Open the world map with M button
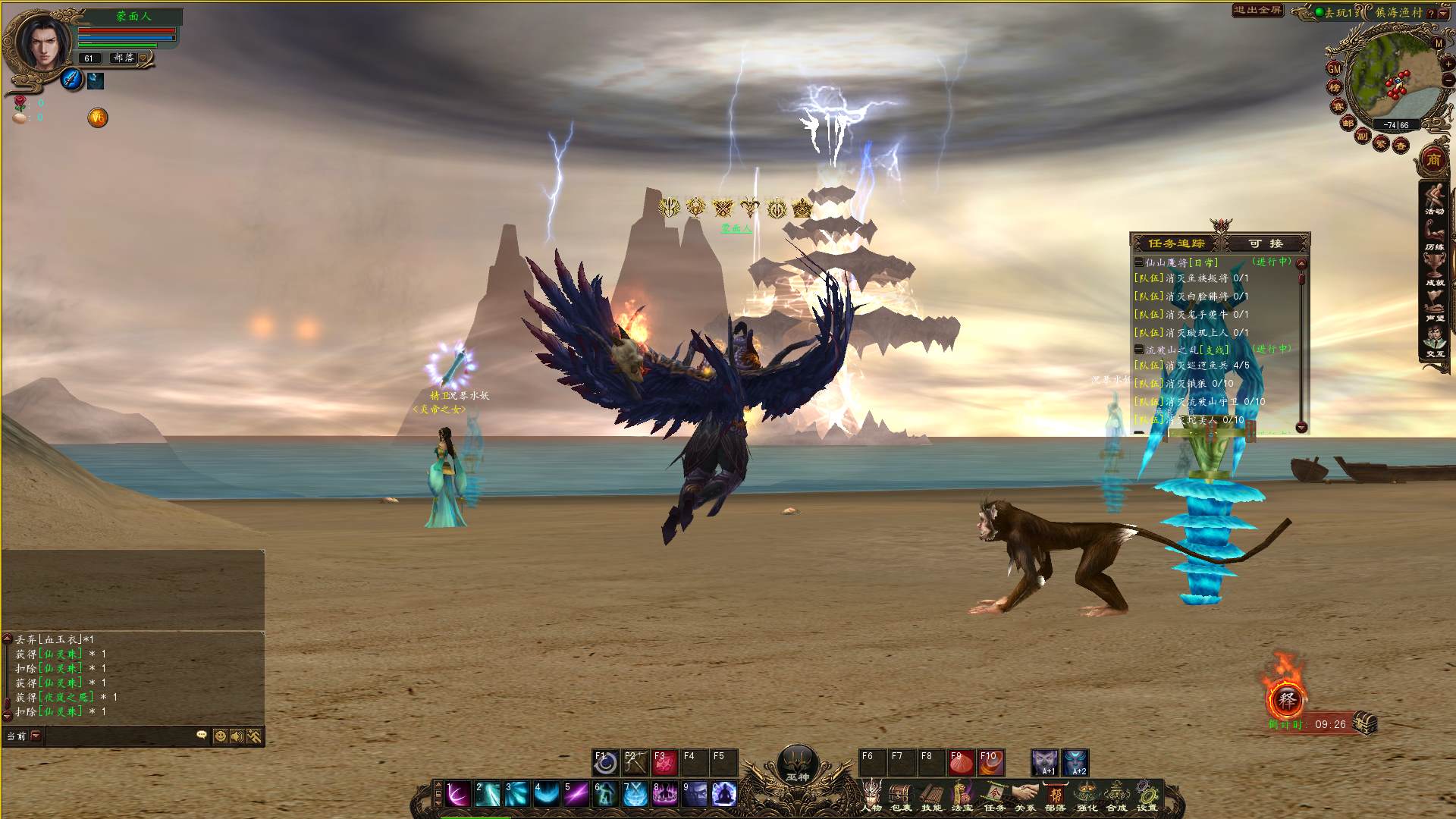Viewport: 1456px width, 819px height. click(x=1439, y=44)
